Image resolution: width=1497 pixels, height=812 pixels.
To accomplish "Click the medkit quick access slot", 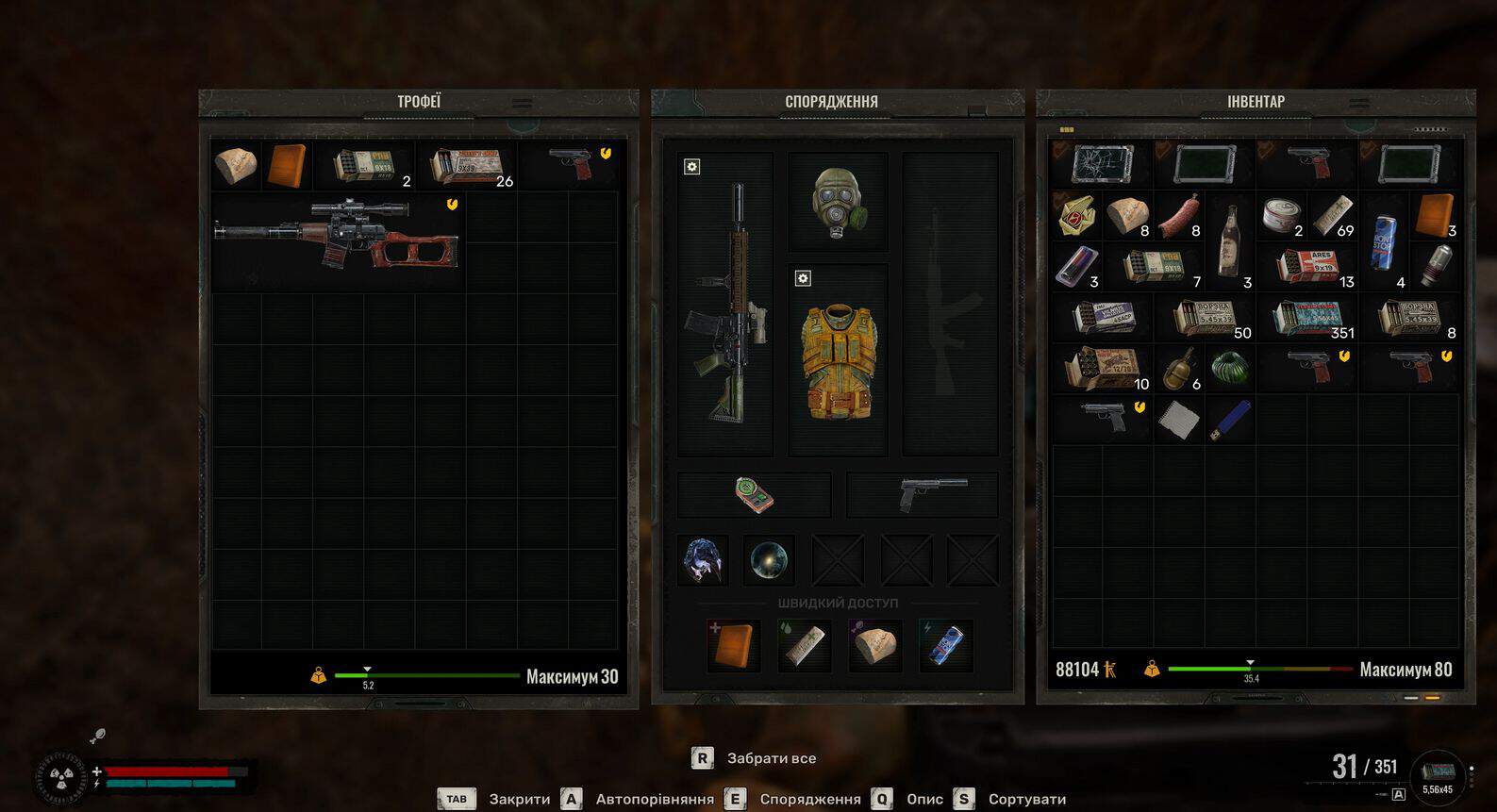I will (x=733, y=645).
